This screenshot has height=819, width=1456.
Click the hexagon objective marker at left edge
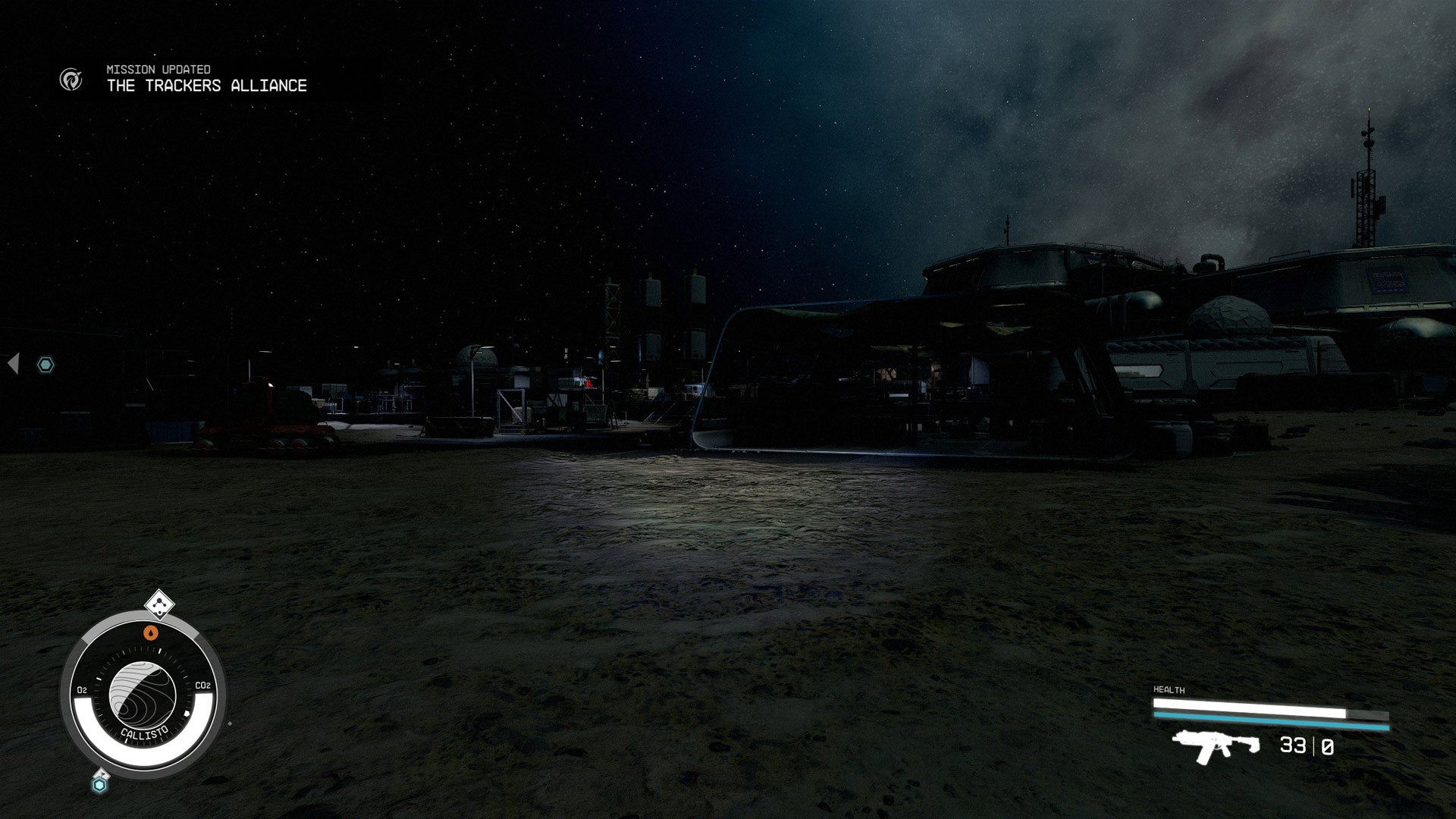pyautogui.click(x=46, y=365)
